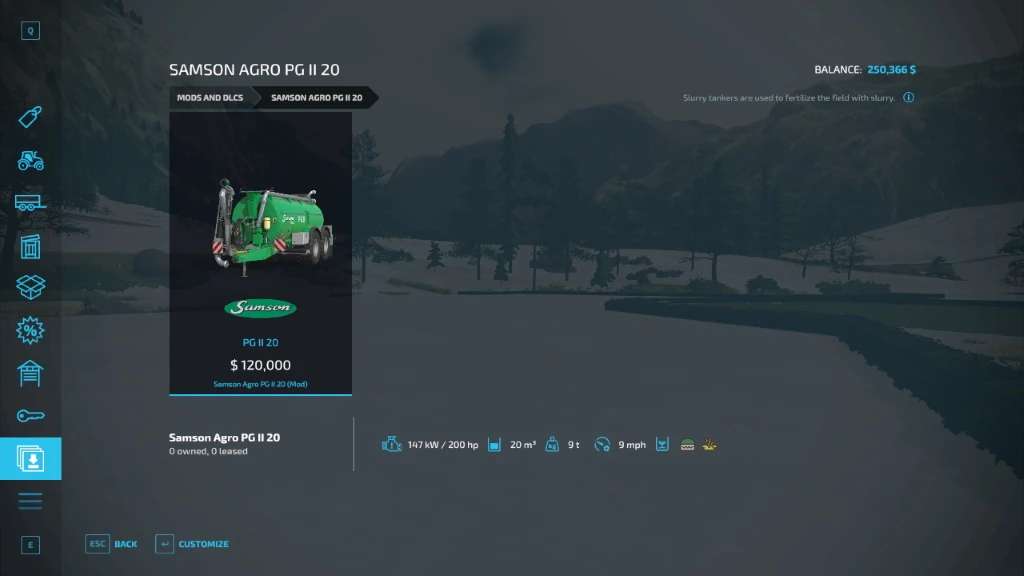Open the three-line list menu icon
The width and height of the screenshot is (1024, 576).
pyautogui.click(x=30, y=501)
